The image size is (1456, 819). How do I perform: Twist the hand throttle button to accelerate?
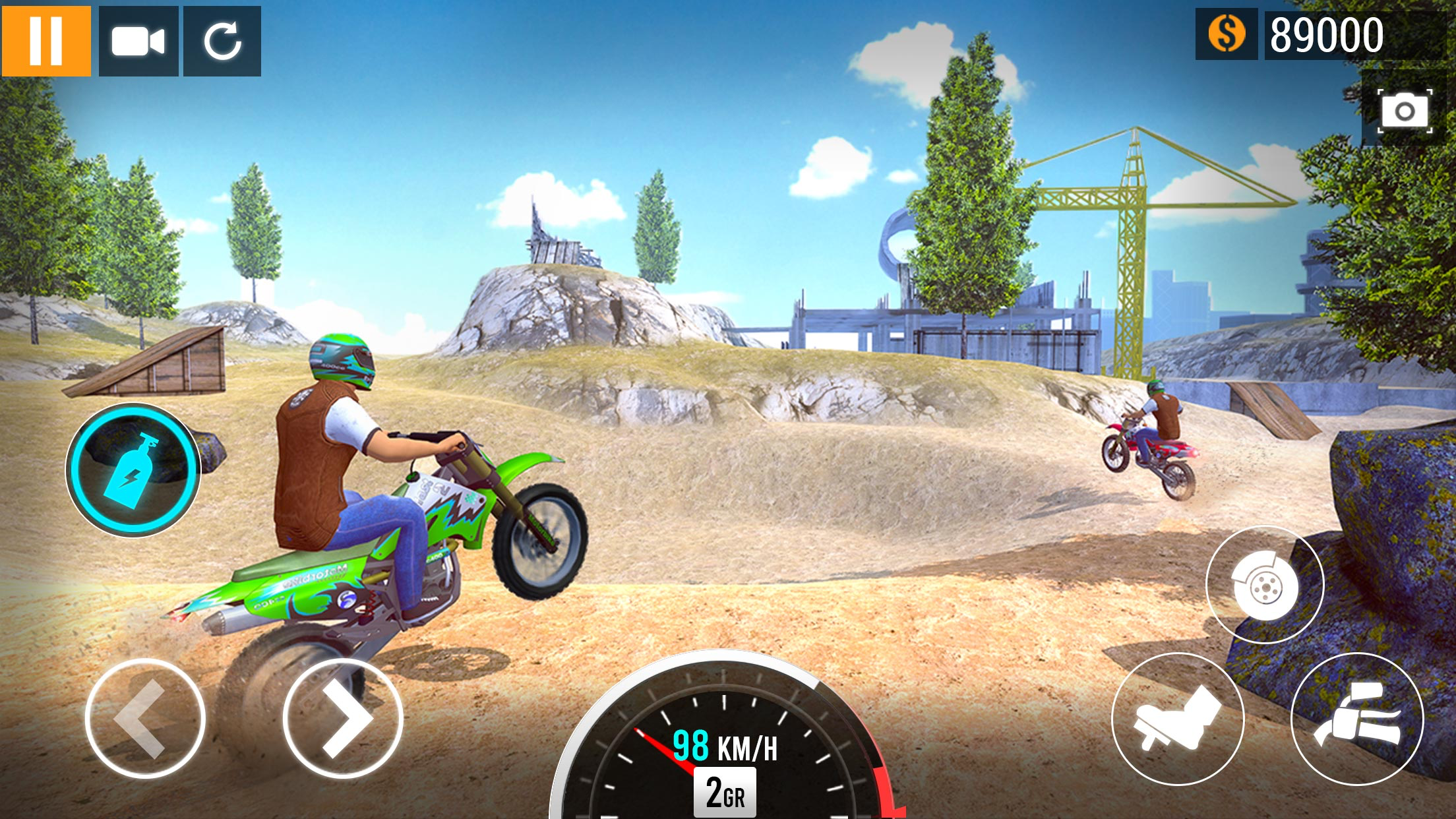1357,719
